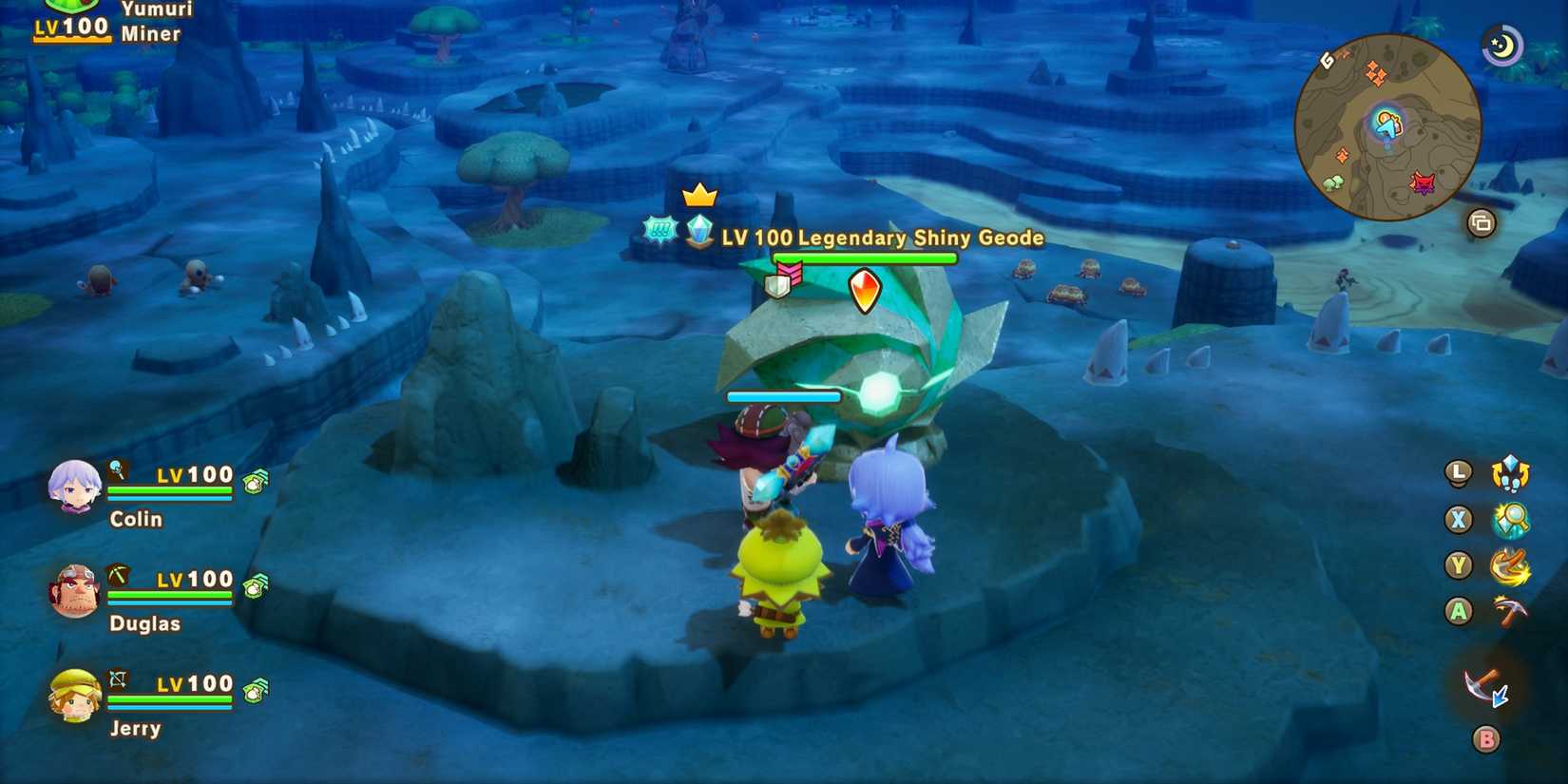
Task: Select the blue gem emblem near the geode nameplate
Action: pyautogui.click(x=700, y=231)
